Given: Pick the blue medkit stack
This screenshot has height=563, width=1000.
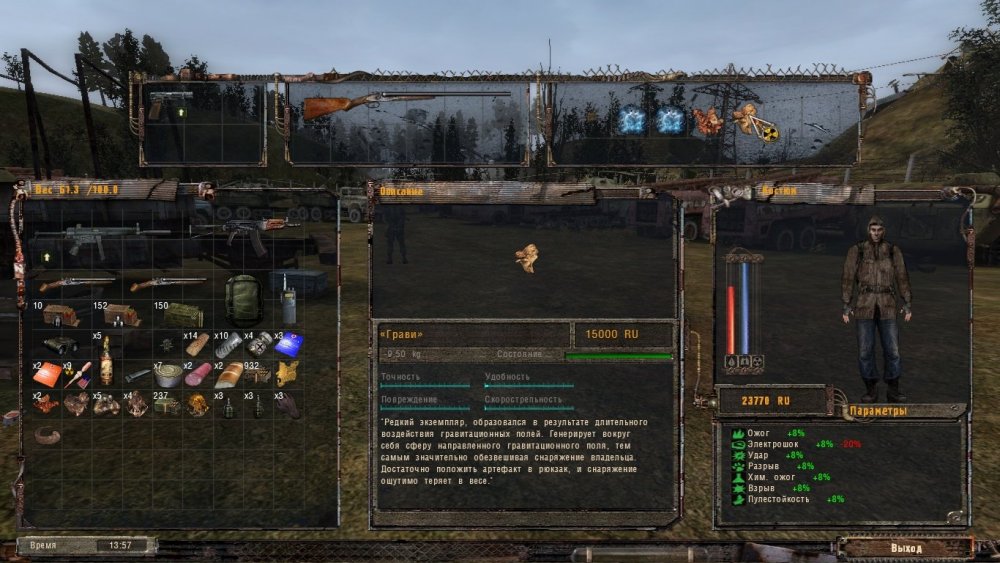Looking at the screenshot, I should click(x=289, y=344).
